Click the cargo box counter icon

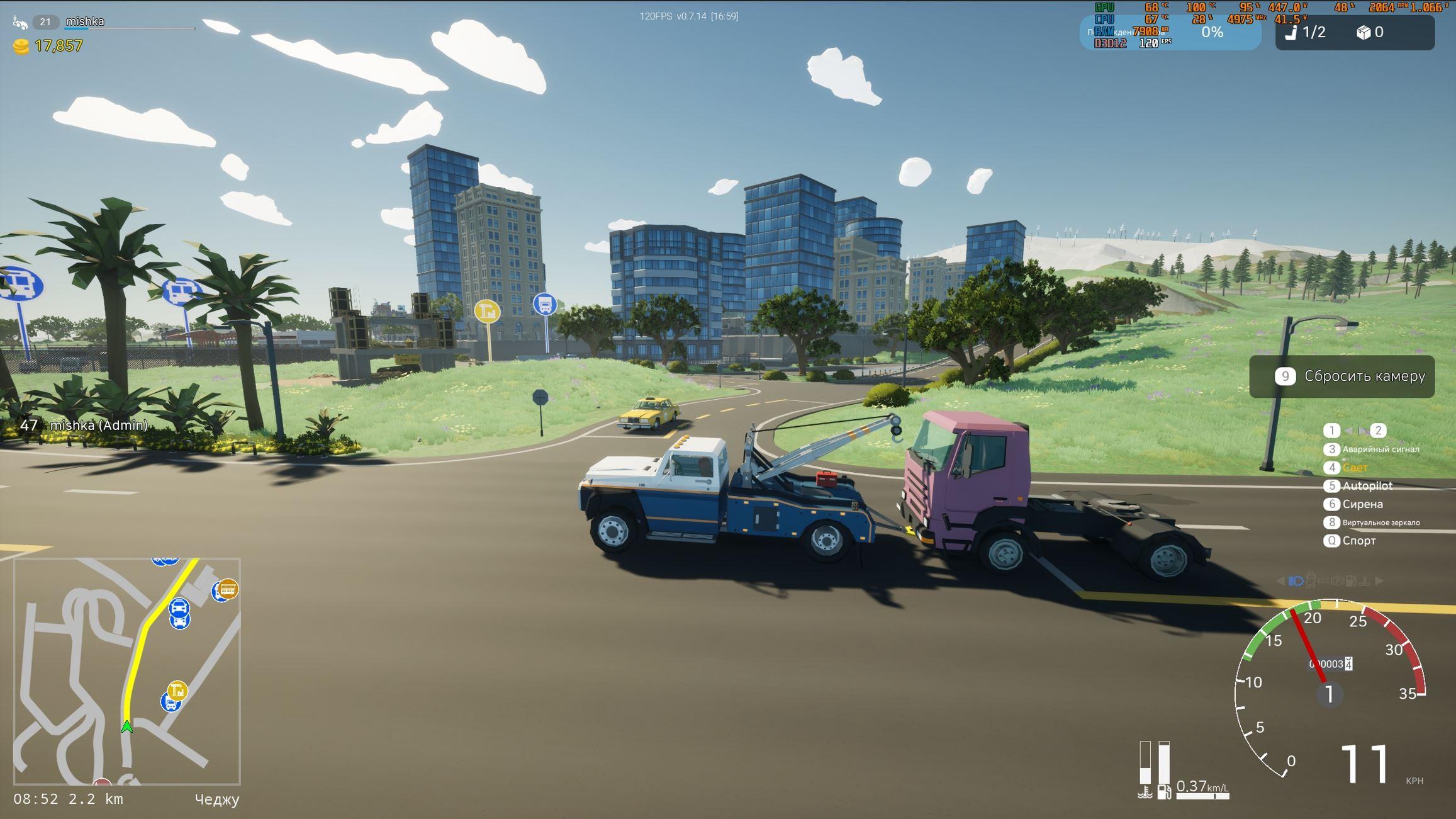coord(1364,32)
